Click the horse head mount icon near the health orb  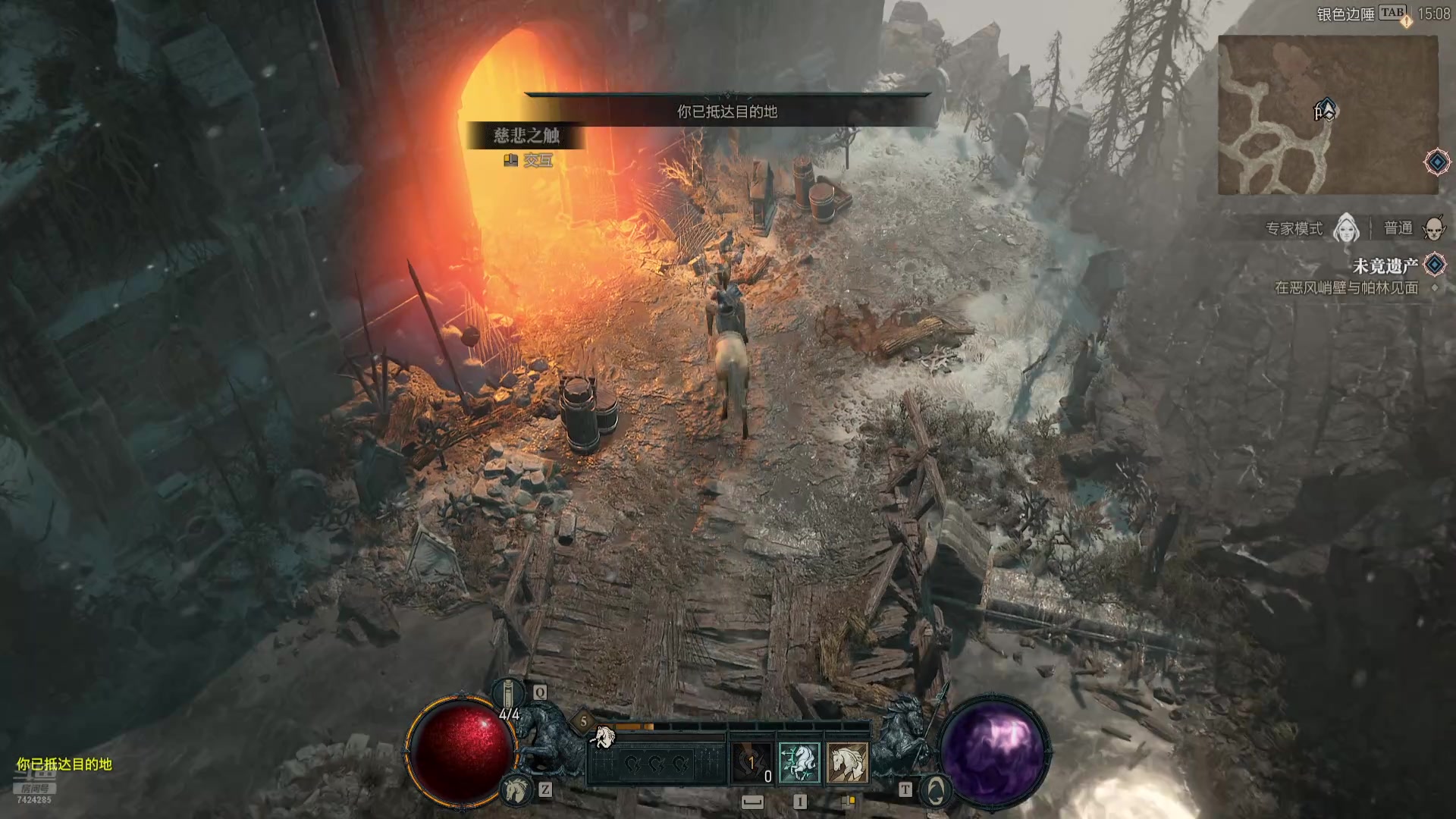(x=516, y=789)
